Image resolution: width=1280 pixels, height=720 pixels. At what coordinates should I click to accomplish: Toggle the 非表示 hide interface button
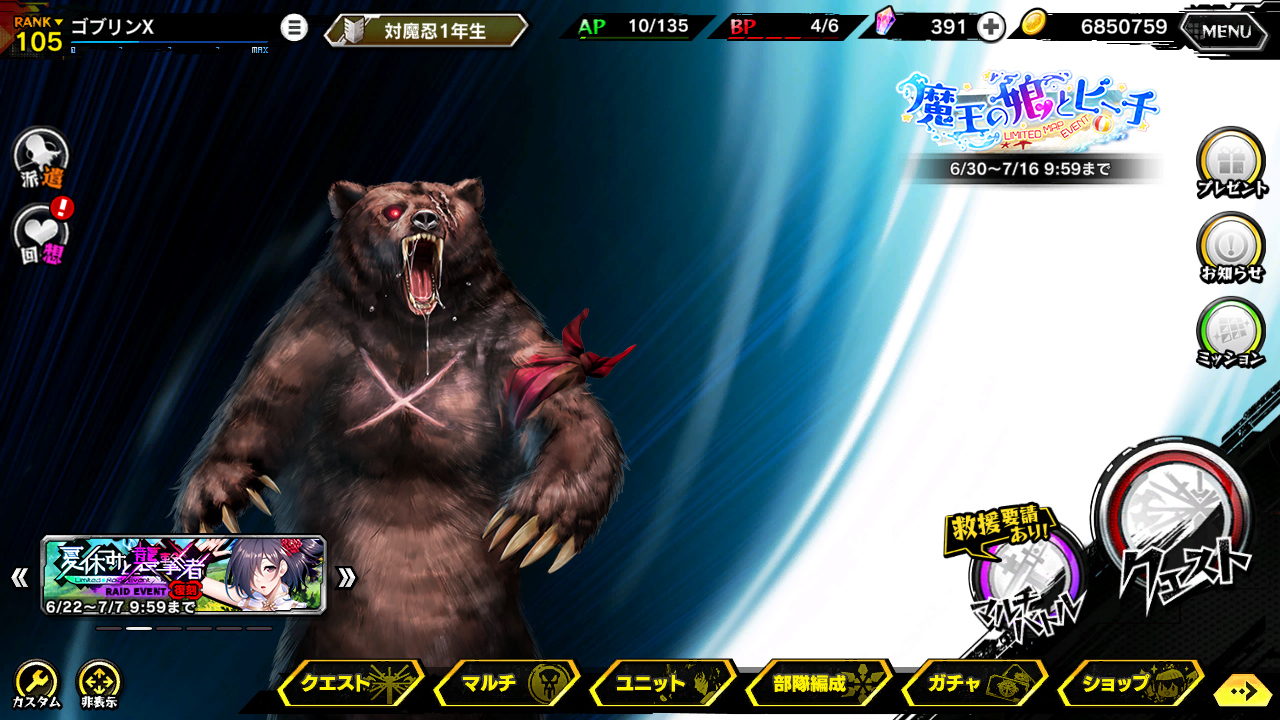99,684
